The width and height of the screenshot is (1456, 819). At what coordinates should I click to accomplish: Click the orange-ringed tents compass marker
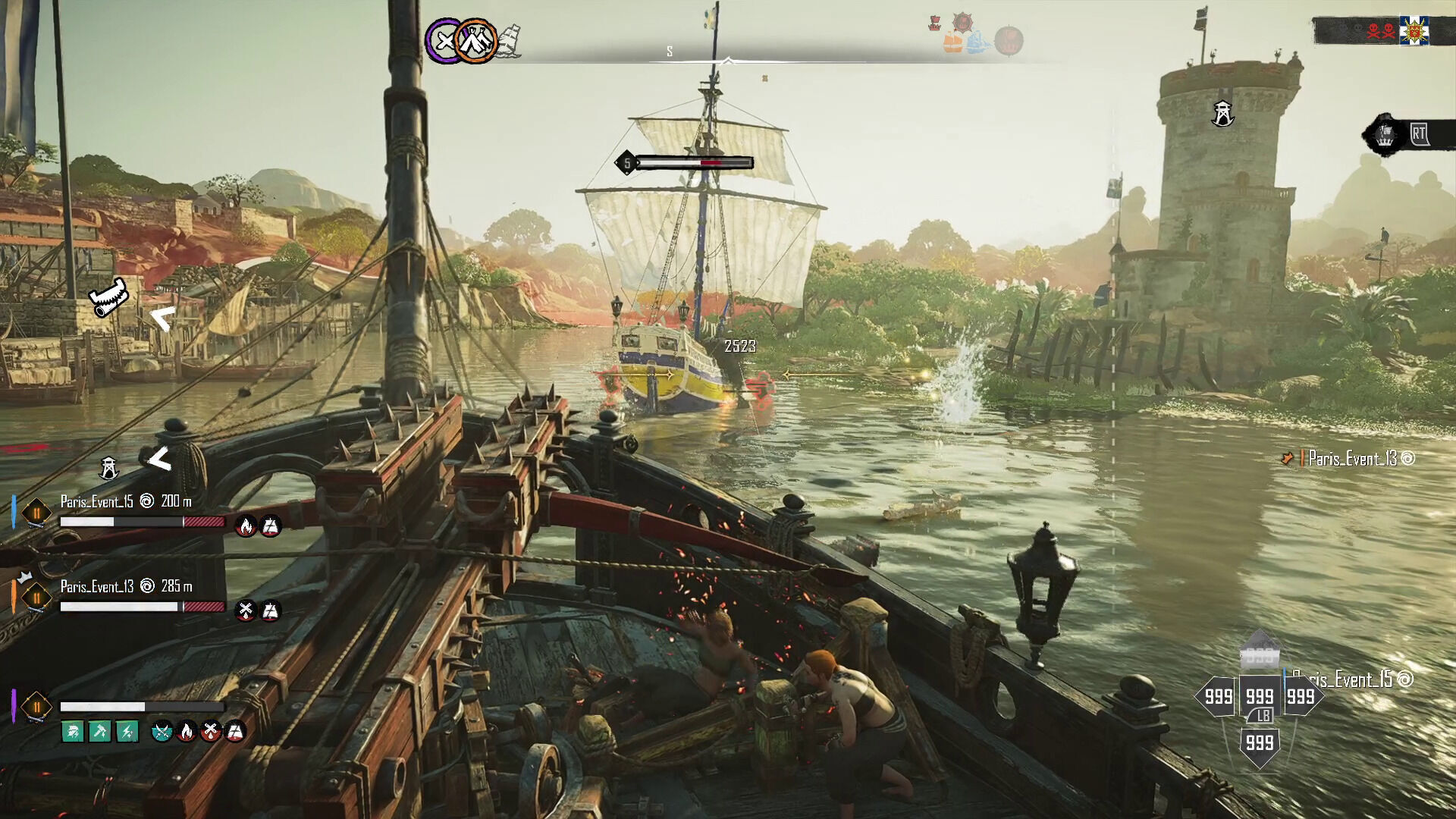click(477, 41)
